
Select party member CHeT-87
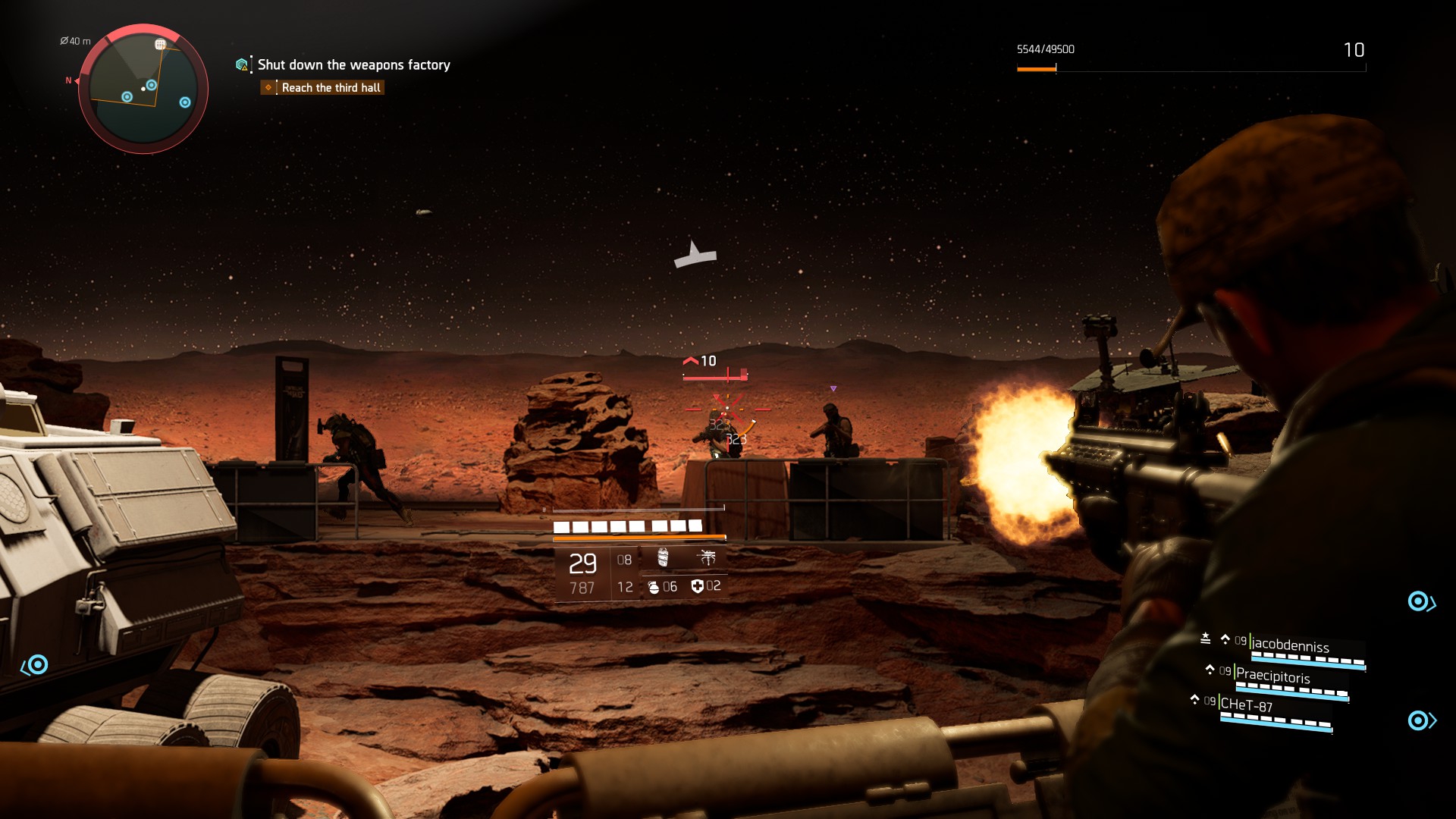[1246, 705]
